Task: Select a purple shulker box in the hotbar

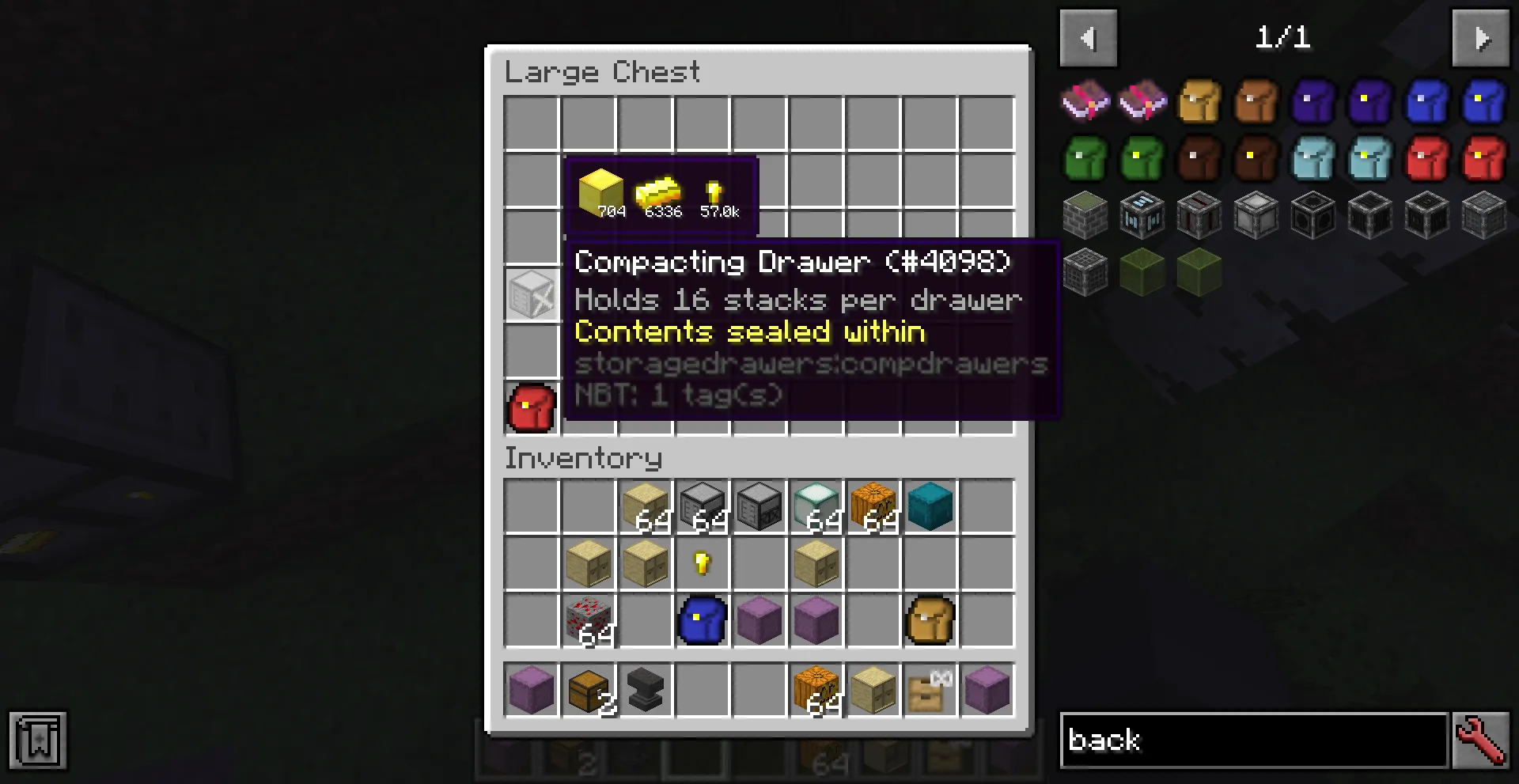Action: pos(532,690)
